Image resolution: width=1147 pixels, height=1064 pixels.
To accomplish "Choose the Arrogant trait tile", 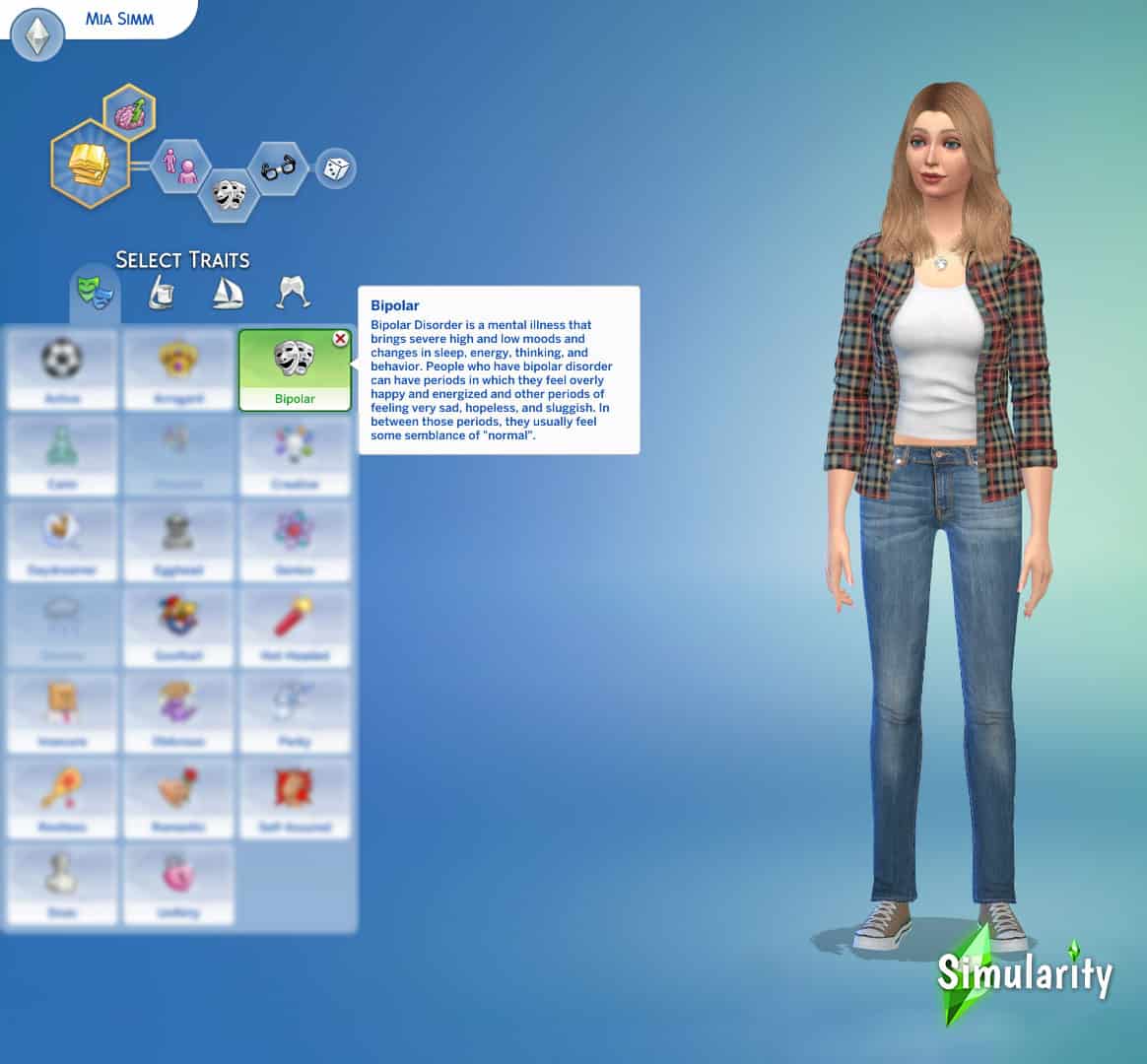I will 178,369.
